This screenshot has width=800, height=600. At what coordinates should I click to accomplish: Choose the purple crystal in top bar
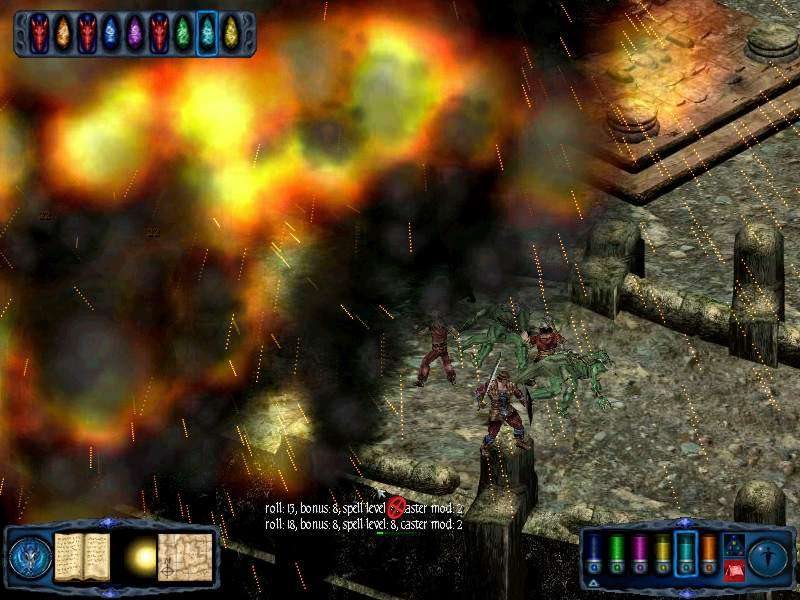pos(135,33)
